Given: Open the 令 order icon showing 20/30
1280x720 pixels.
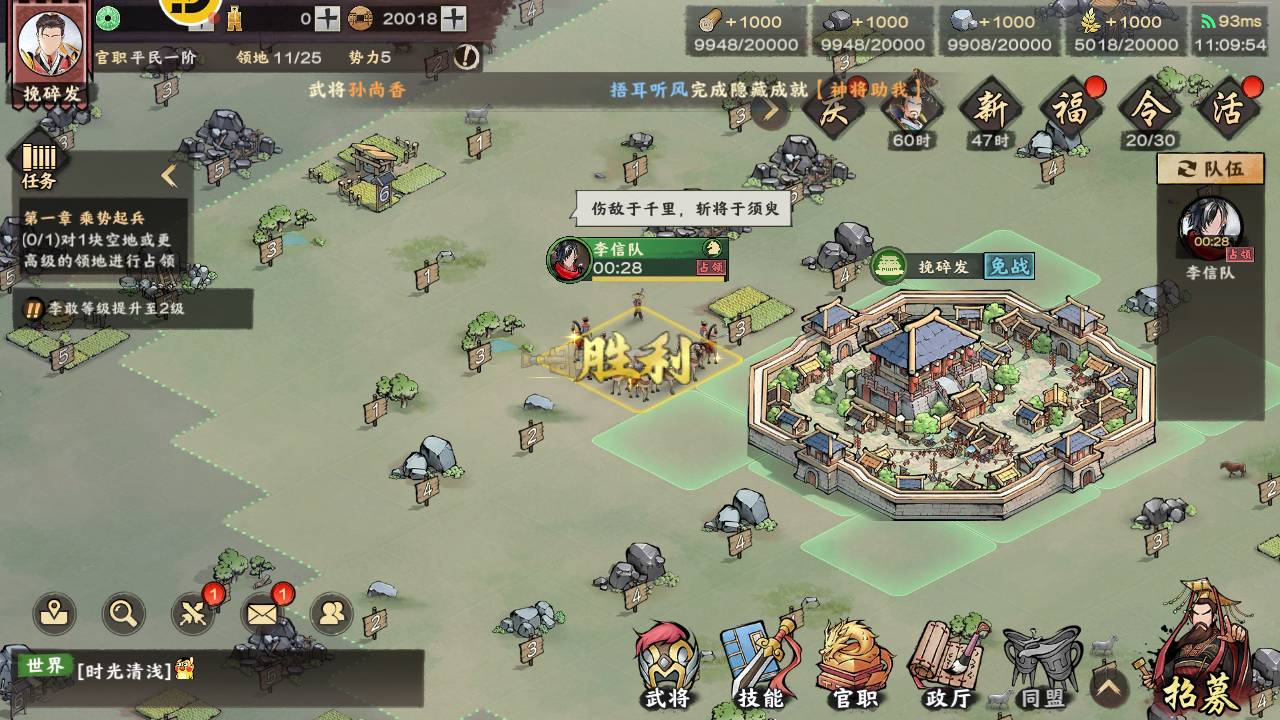Looking at the screenshot, I should coord(1150,110).
